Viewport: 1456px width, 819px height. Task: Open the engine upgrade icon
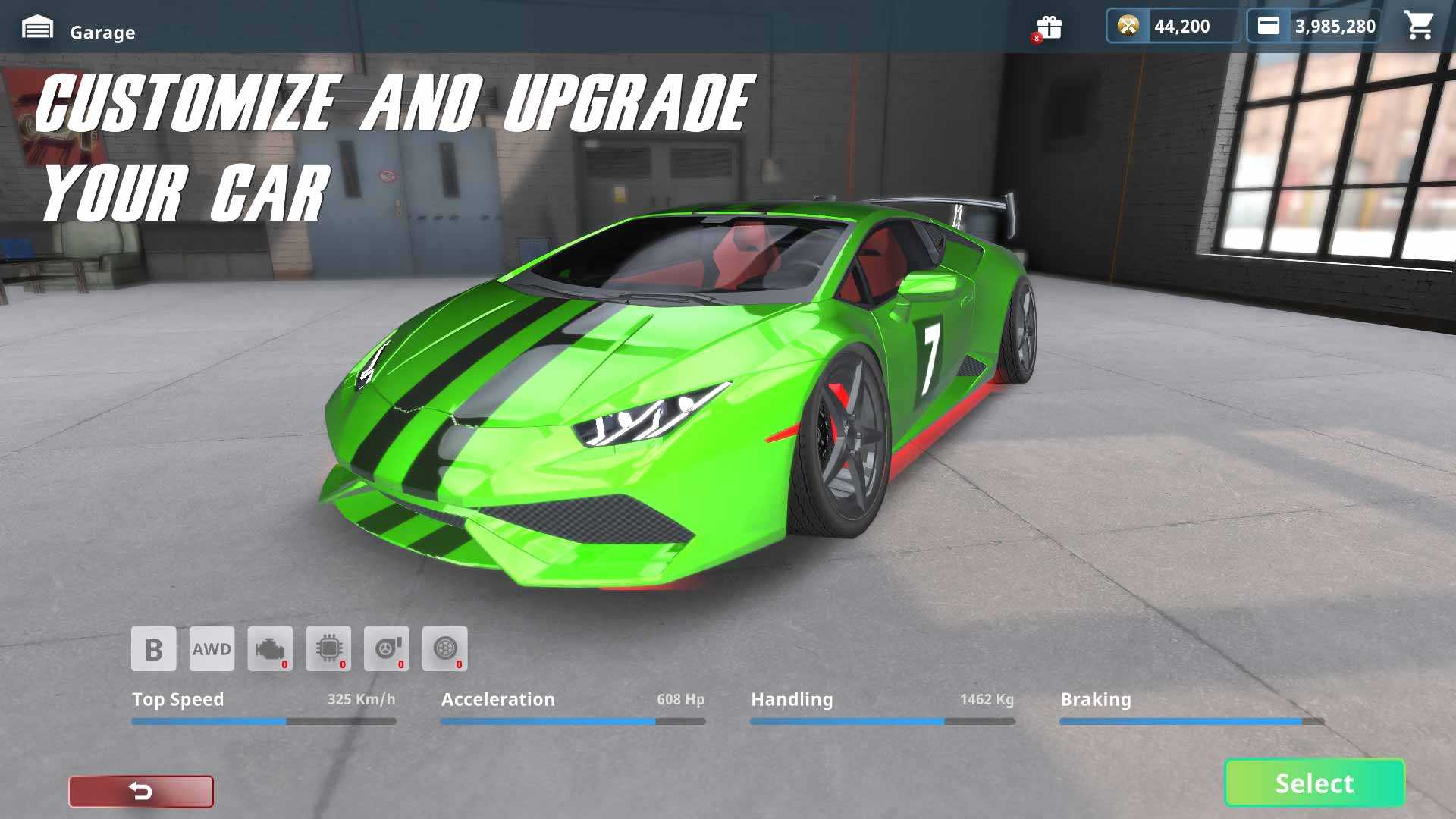(x=270, y=649)
